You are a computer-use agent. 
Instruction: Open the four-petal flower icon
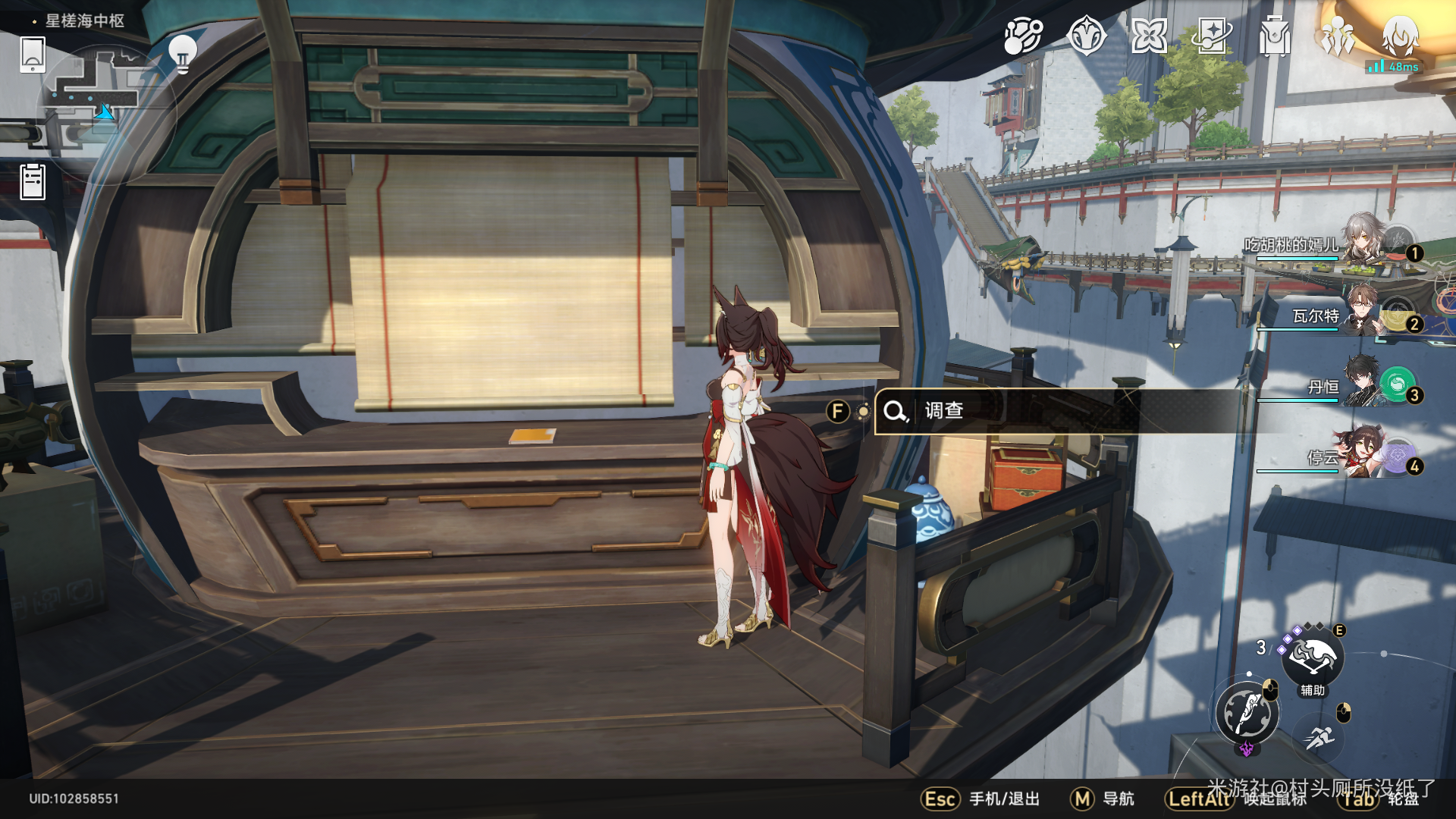coord(1149,36)
